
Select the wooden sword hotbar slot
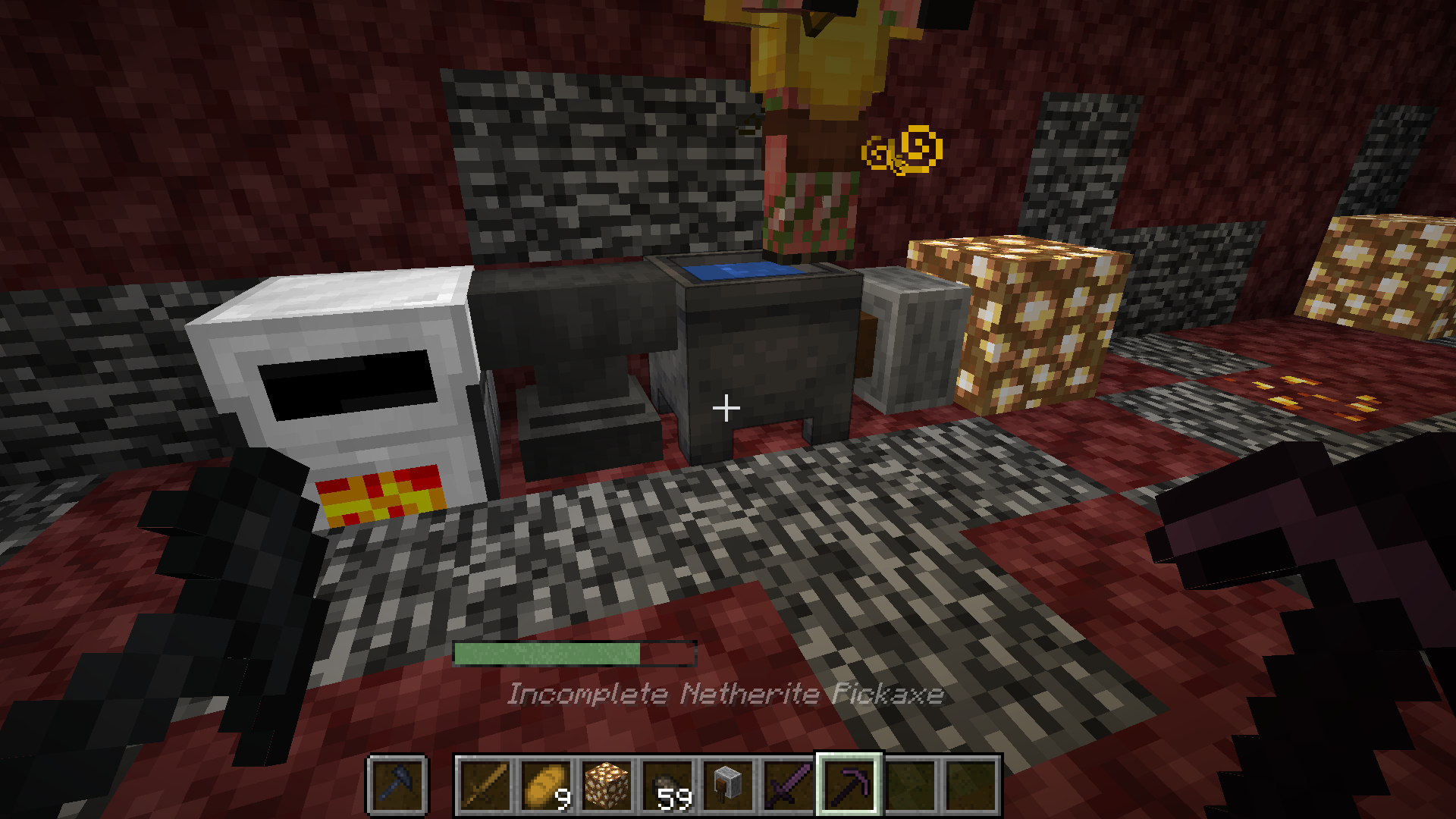point(485,786)
